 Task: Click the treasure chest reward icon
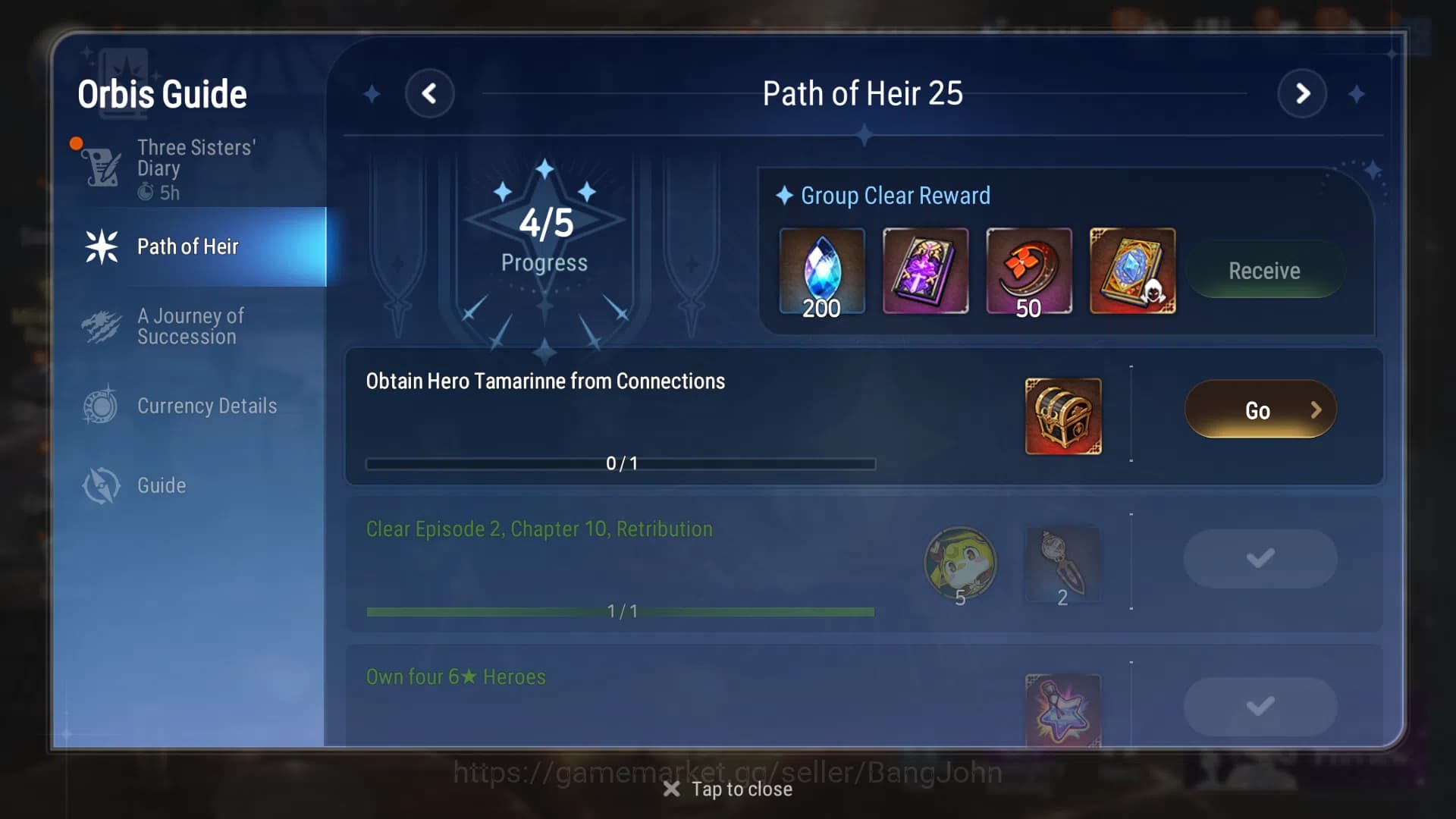(1063, 416)
